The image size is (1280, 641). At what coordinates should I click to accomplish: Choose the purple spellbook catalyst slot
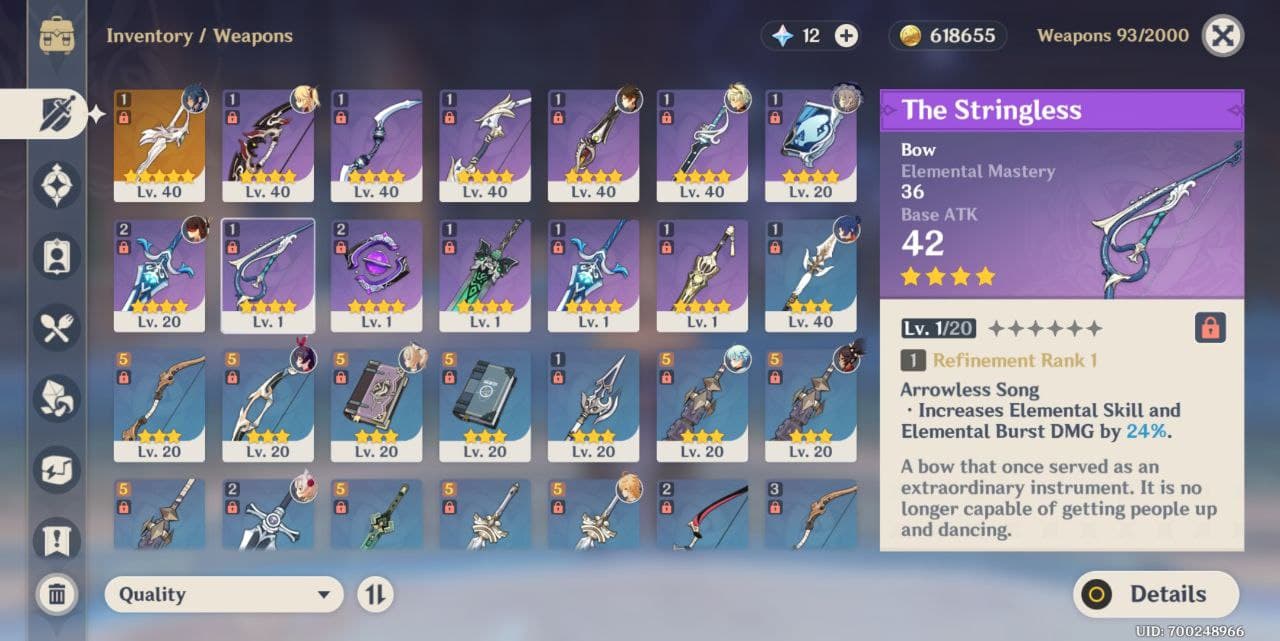tap(377, 405)
